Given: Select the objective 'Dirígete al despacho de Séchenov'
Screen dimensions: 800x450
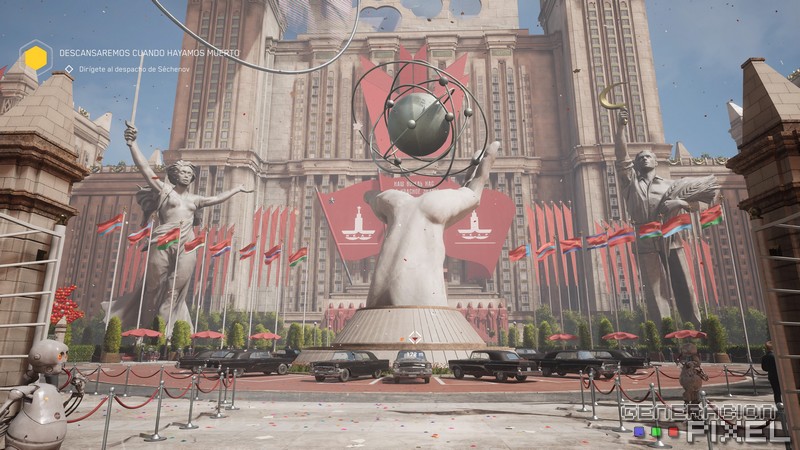Looking at the screenshot, I should tap(128, 69).
